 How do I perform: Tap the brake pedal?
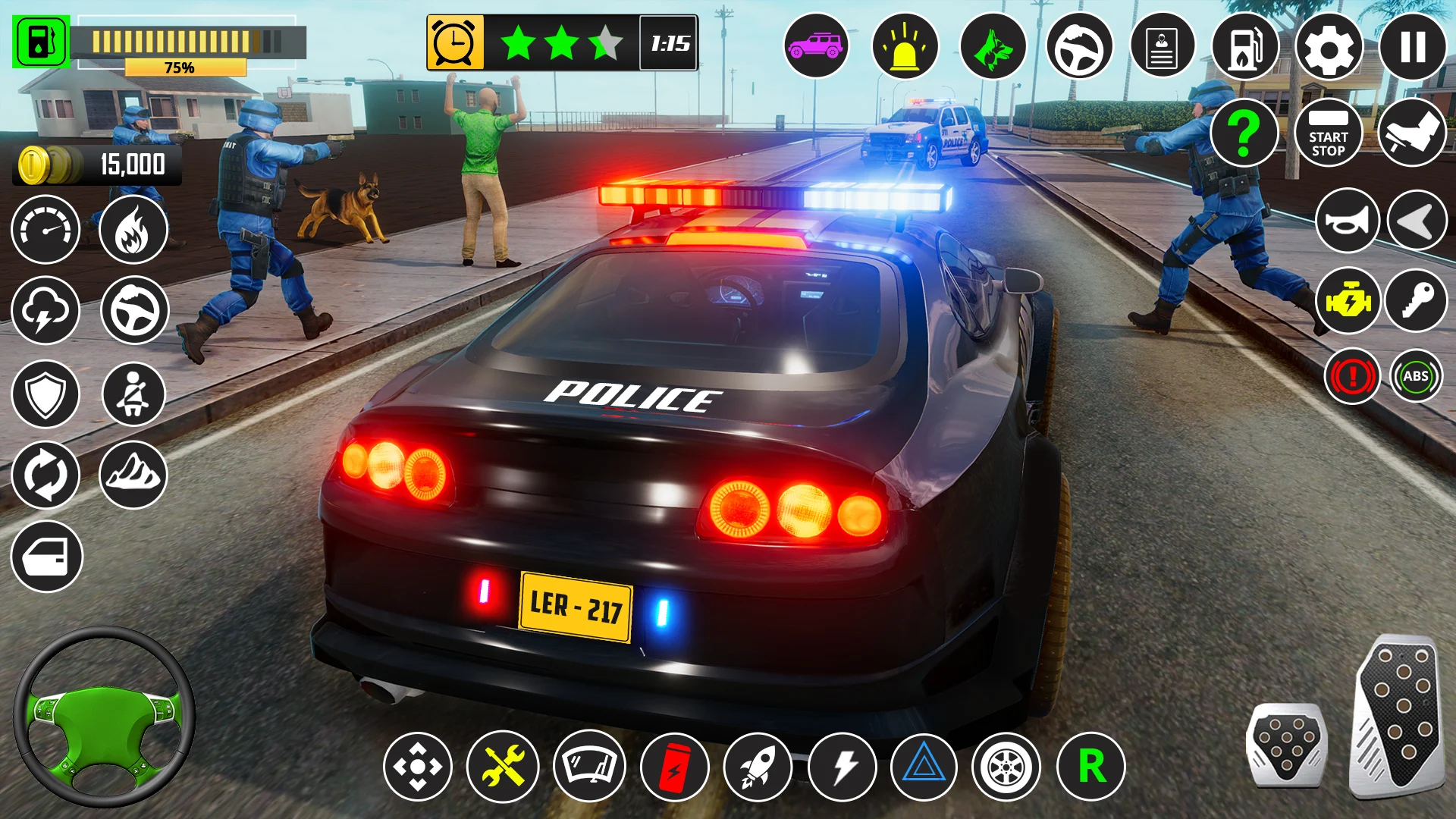coord(1286,745)
